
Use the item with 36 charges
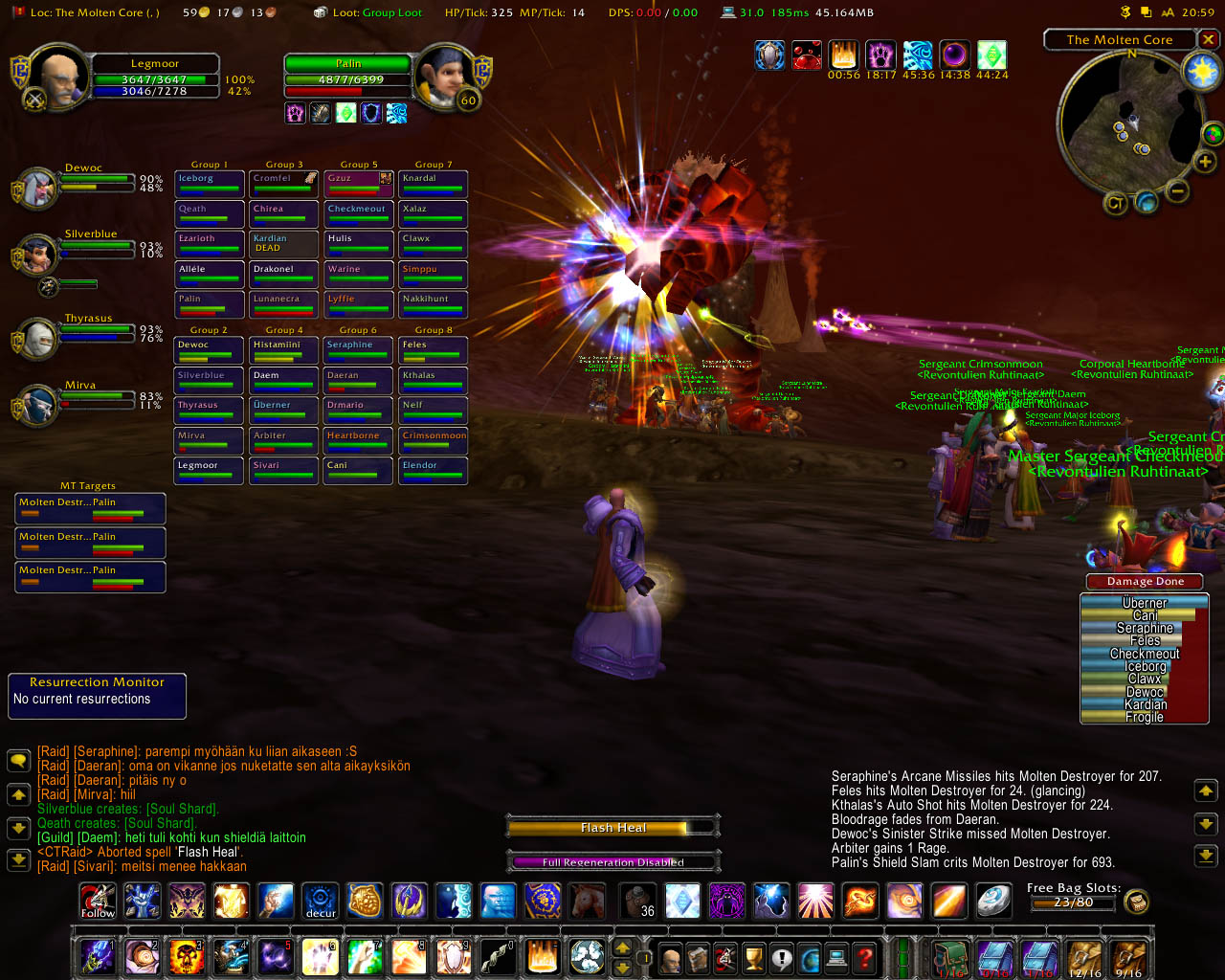click(x=638, y=902)
